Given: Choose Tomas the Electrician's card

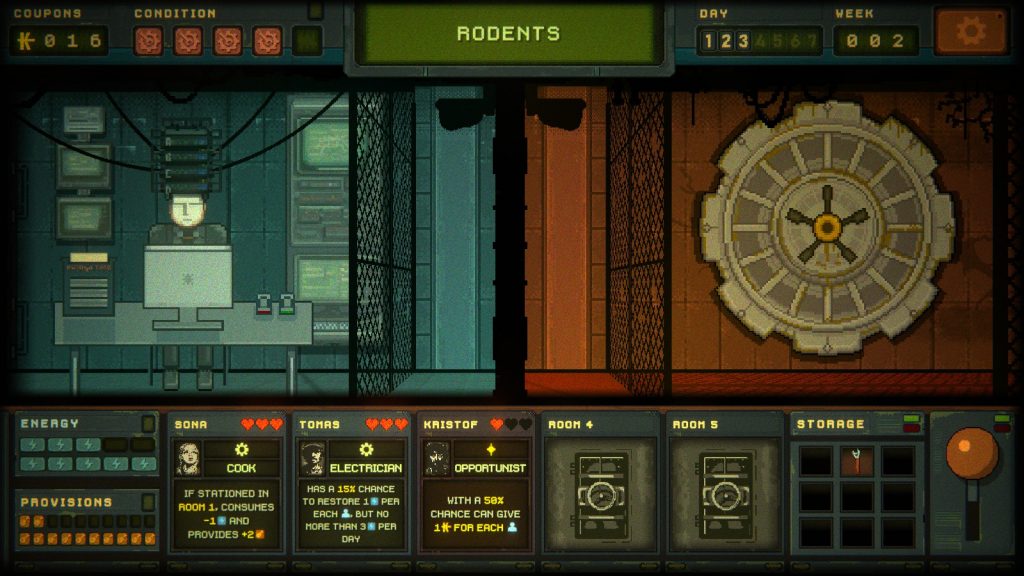Looking at the screenshot, I should coord(352,483).
